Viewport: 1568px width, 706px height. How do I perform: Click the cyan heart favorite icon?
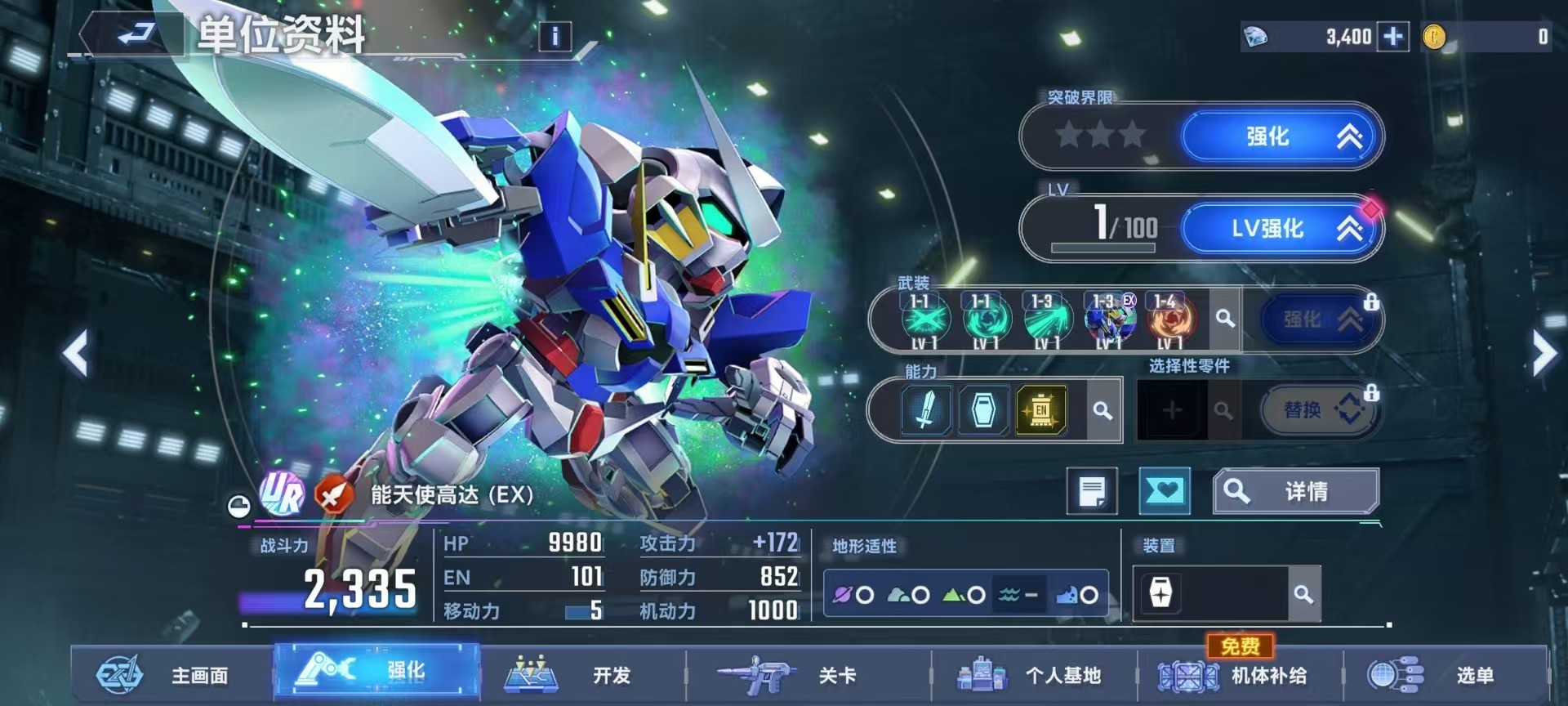pyautogui.click(x=1164, y=491)
